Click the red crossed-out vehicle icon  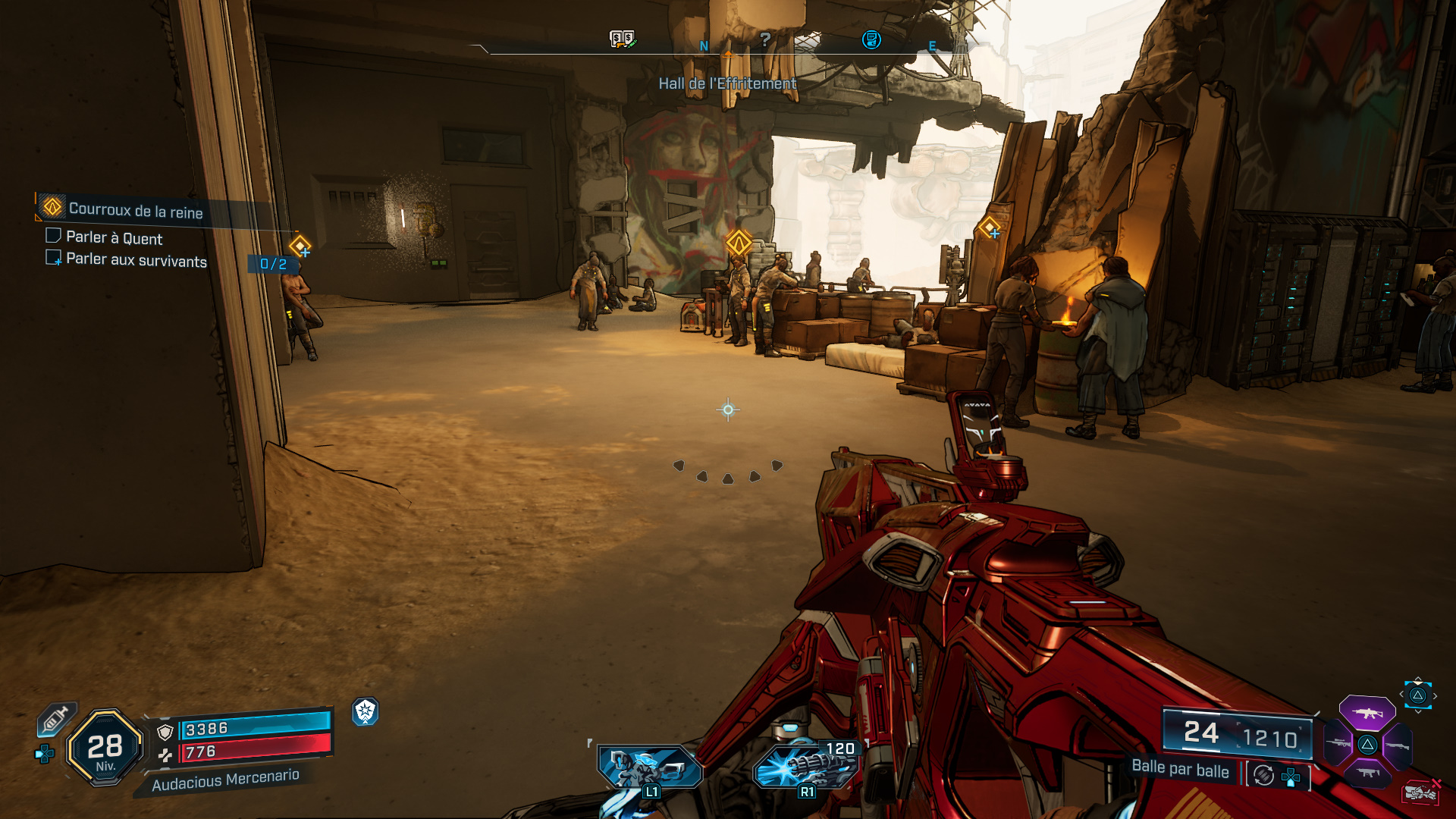pyautogui.click(x=1420, y=792)
